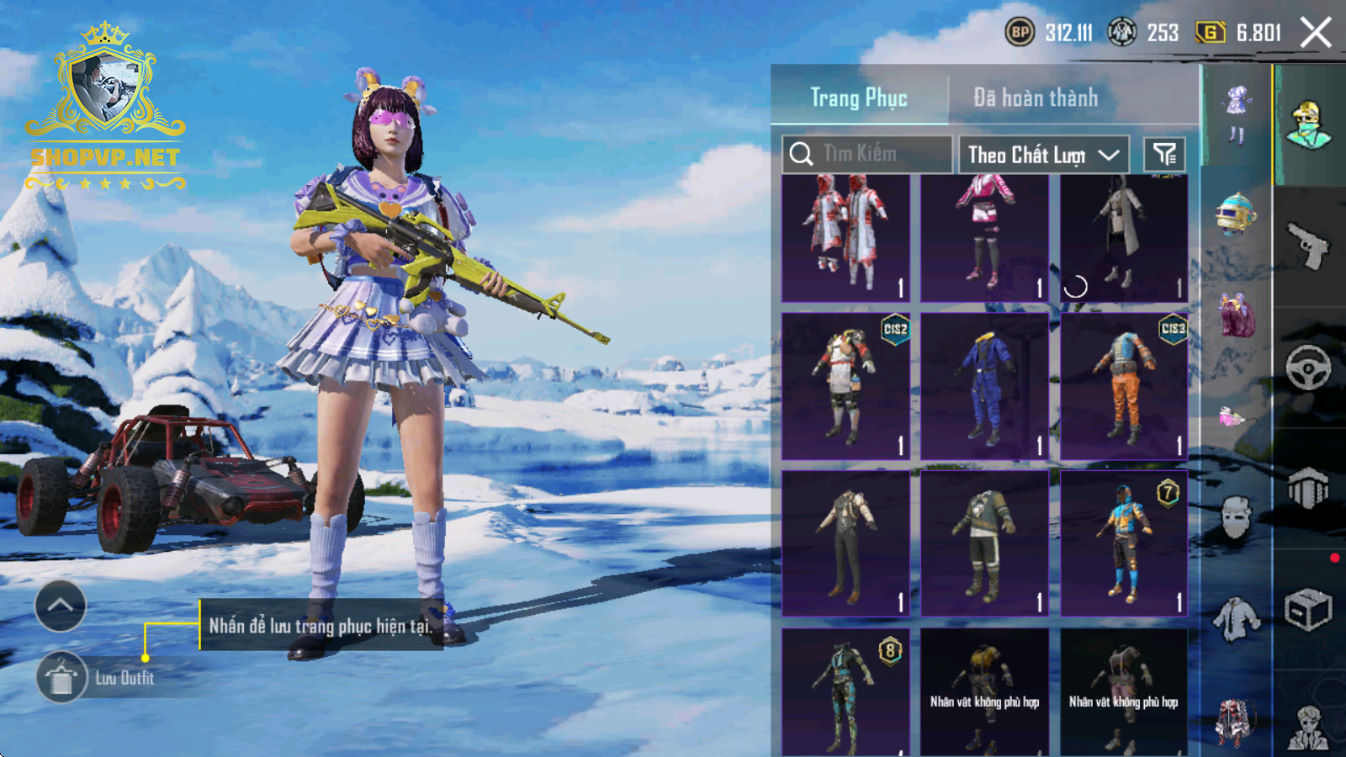Select the outfit with the number 7 badge
1346x757 pixels.
click(1124, 543)
